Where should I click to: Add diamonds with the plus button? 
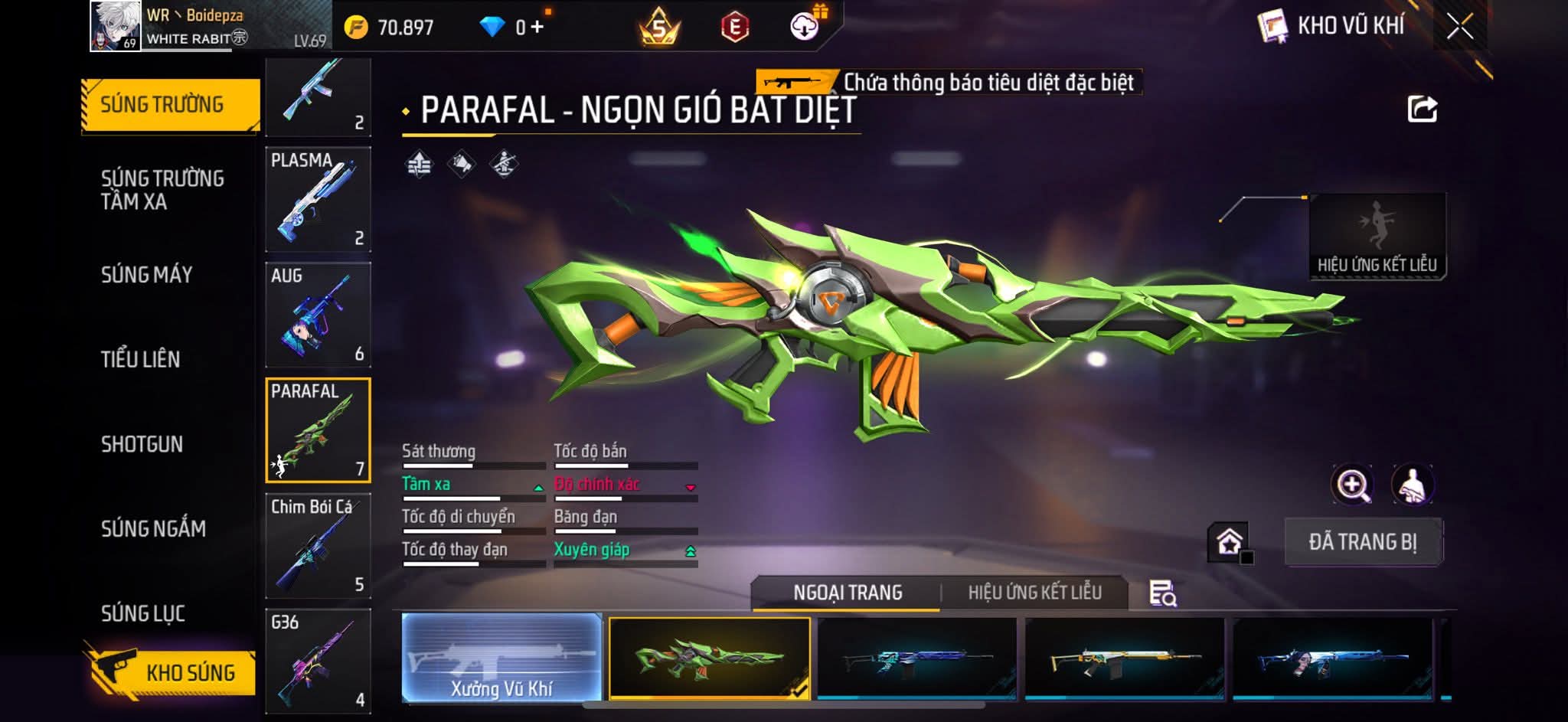point(537,28)
